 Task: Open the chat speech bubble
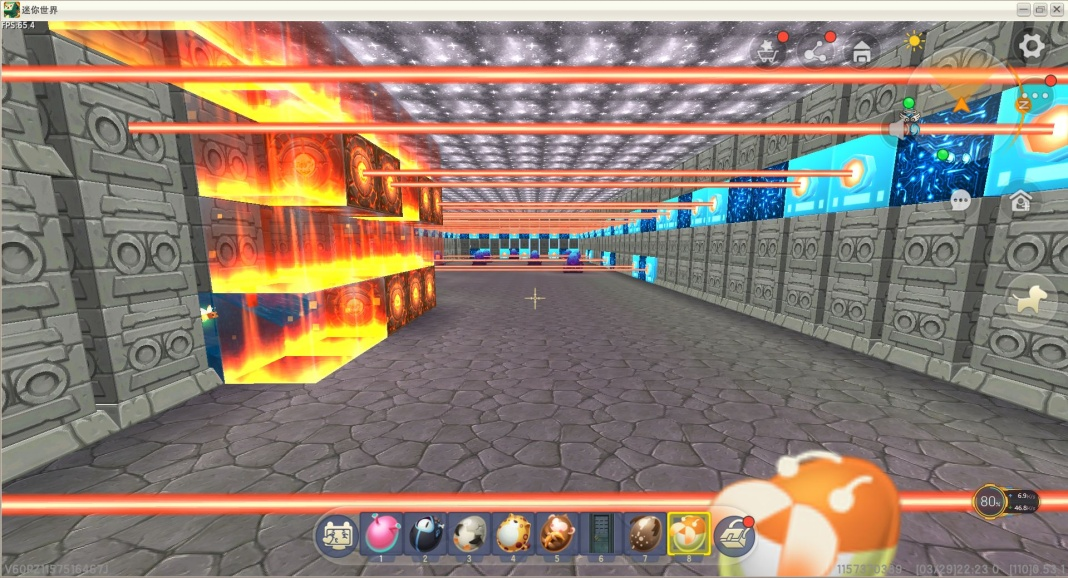[x=961, y=201]
